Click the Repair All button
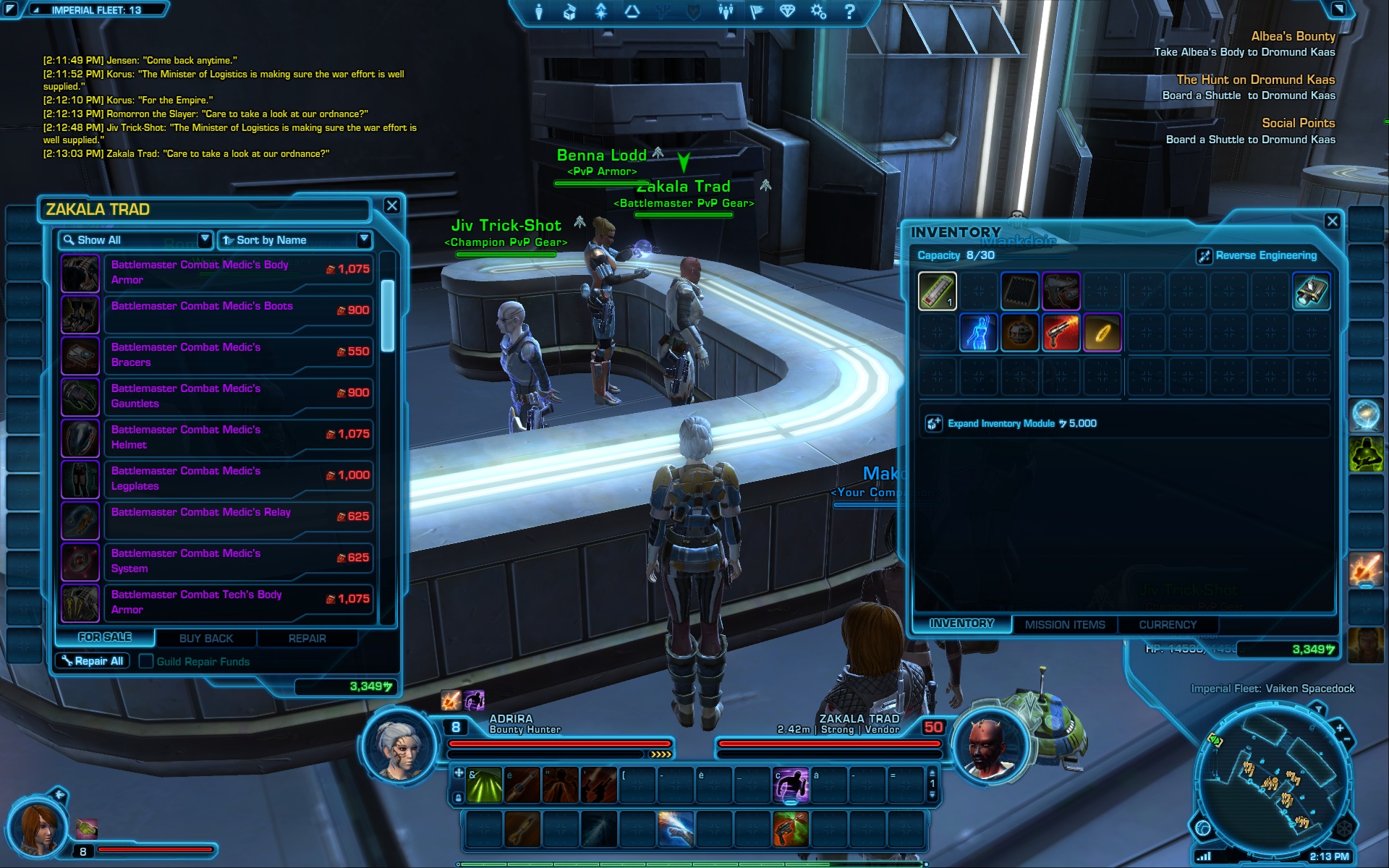This screenshot has width=1389, height=868. 93,661
